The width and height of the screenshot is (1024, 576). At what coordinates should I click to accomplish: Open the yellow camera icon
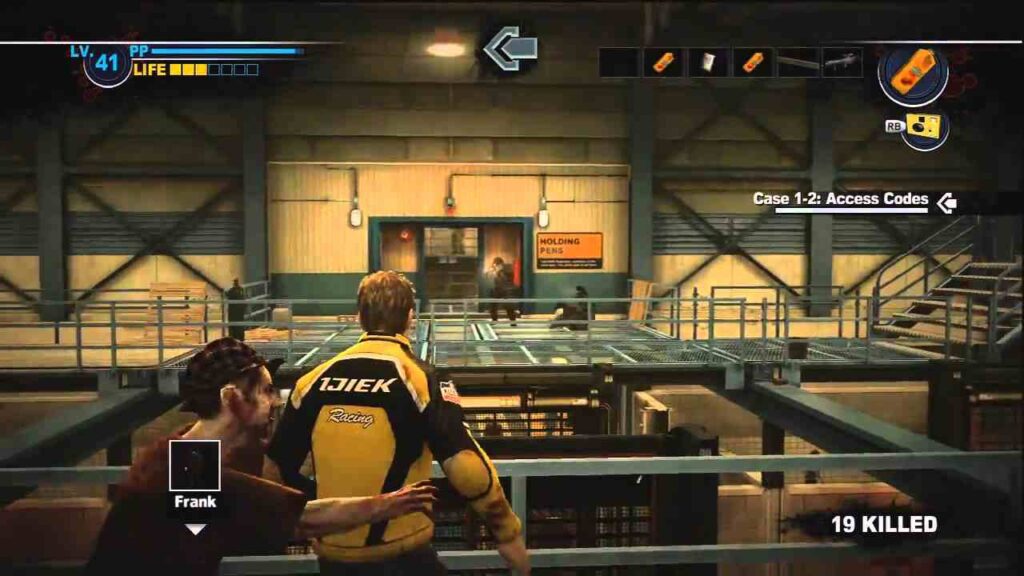925,129
